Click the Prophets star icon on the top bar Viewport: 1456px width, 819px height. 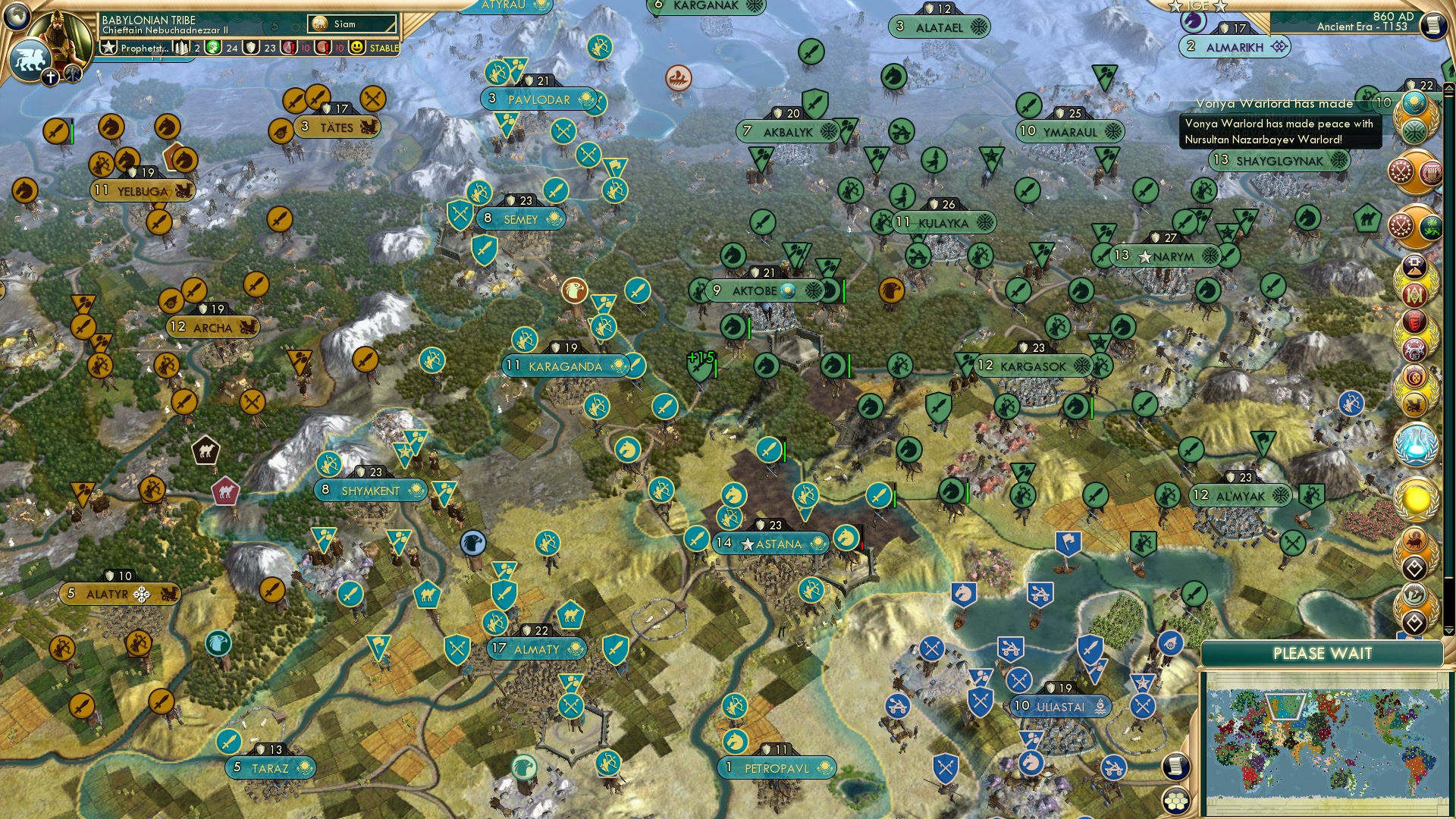[108, 47]
